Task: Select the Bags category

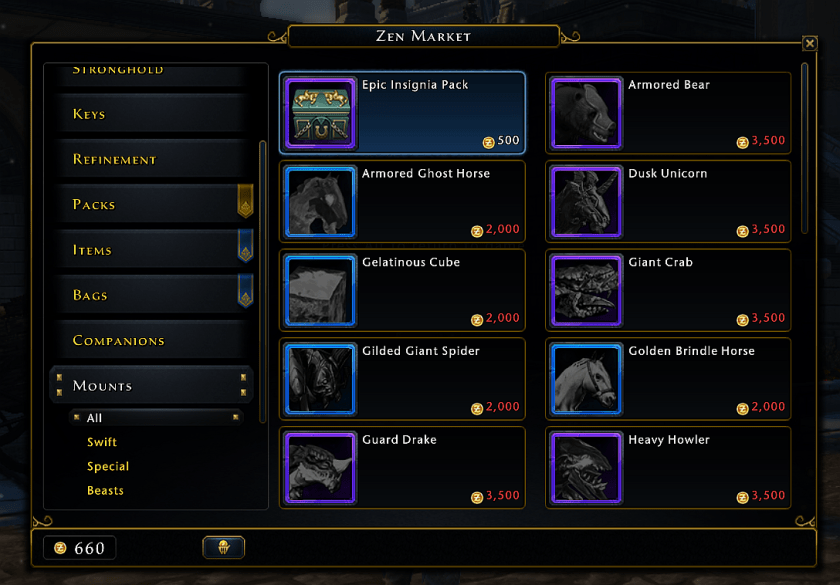Action: (150, 295)
